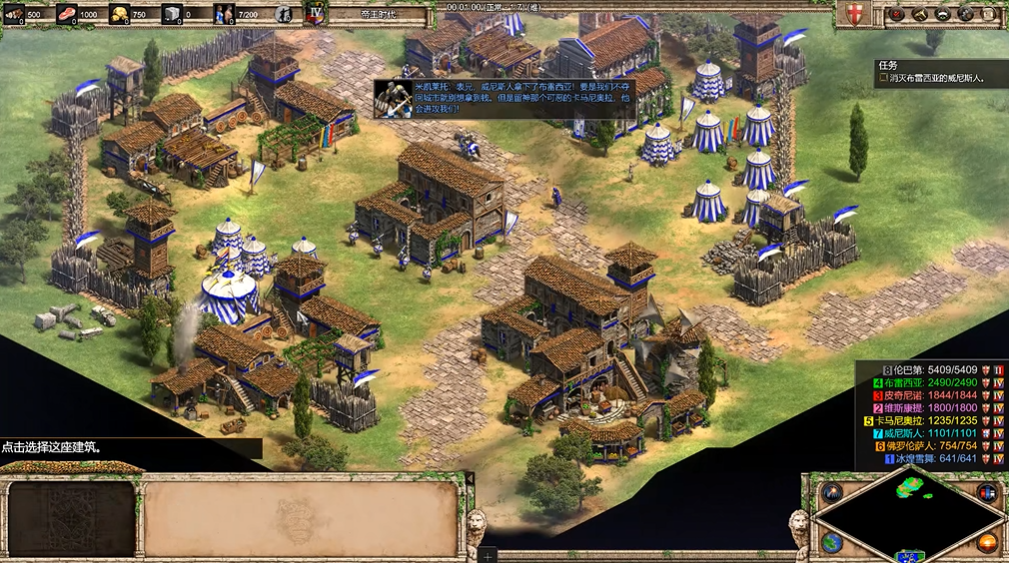This screenshot has height=563, width=1009.
Task: Open objectives with the red checkmark icon
Action: [x=895, y=14]
